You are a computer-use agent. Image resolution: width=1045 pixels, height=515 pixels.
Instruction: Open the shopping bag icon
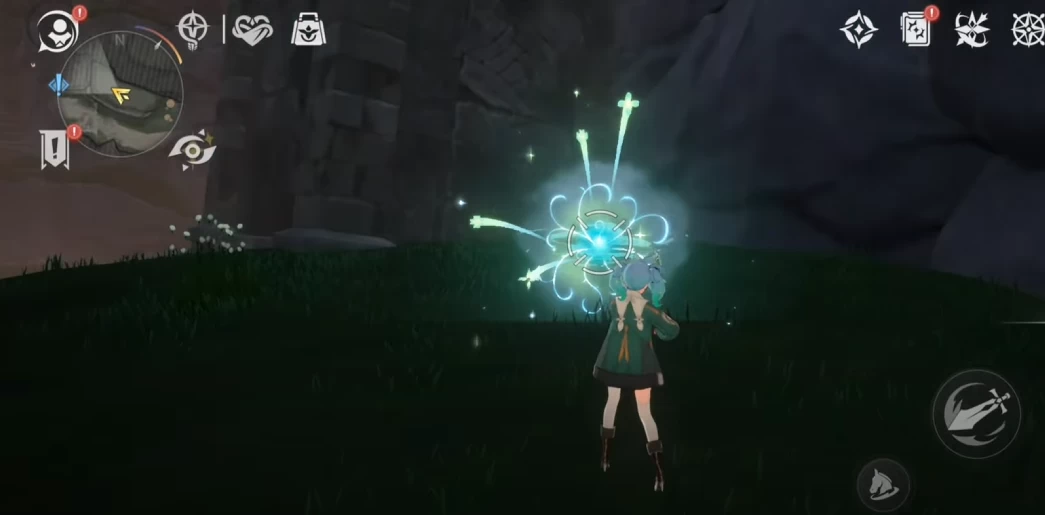310,30
